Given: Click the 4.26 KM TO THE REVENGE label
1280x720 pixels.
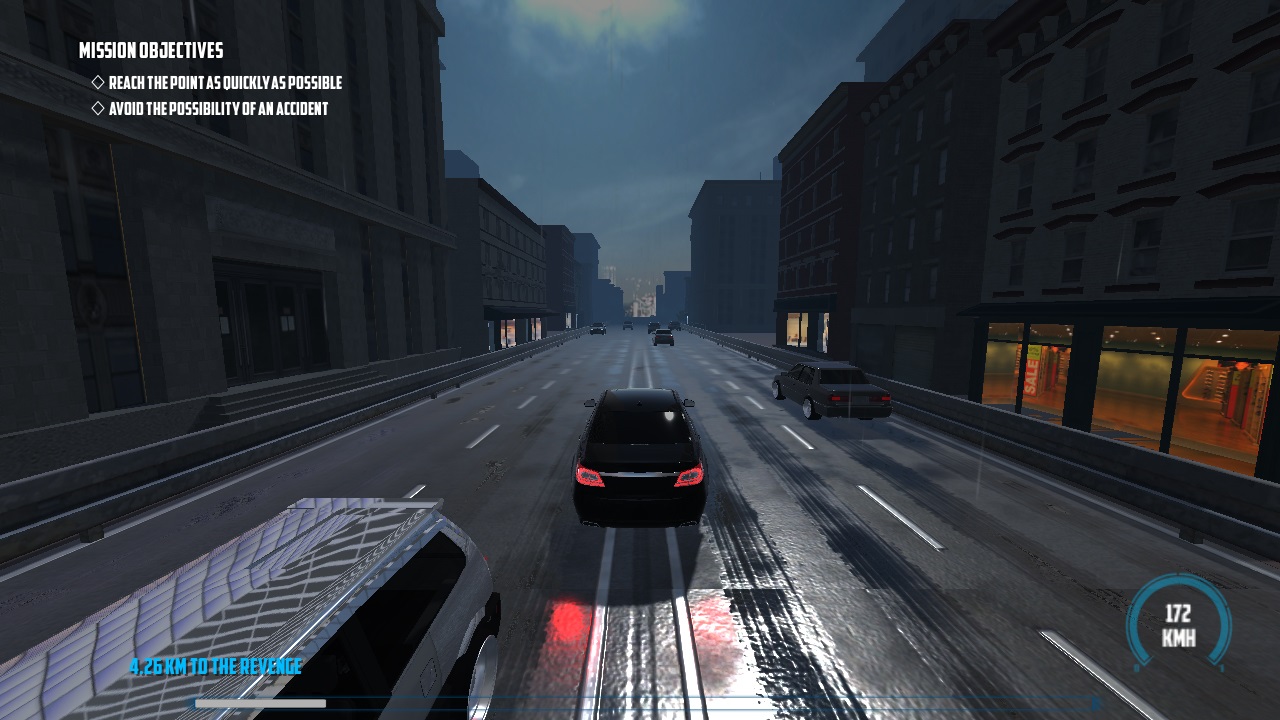Looking at the screenshot, I should (x=214, y=665).
